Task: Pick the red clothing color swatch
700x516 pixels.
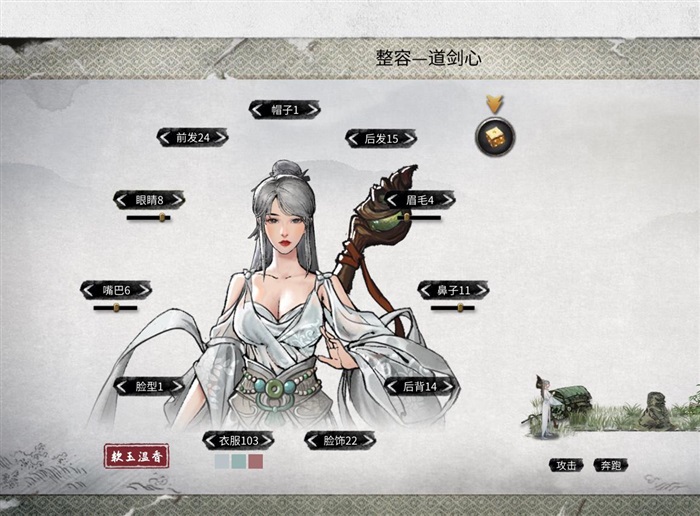Action: coord(256,461)
